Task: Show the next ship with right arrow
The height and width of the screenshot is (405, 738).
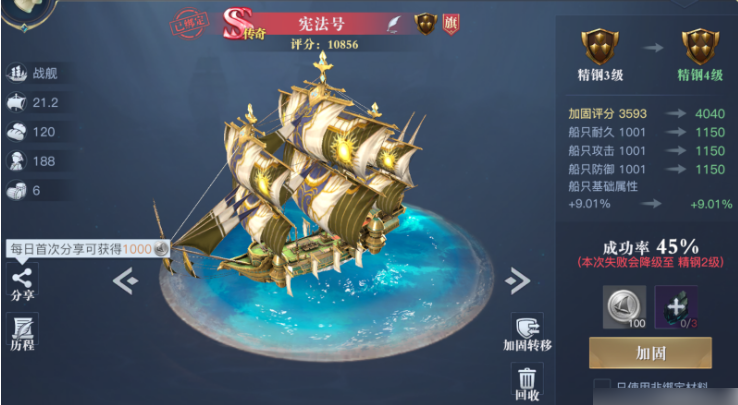Action: [x=517, y=281]
